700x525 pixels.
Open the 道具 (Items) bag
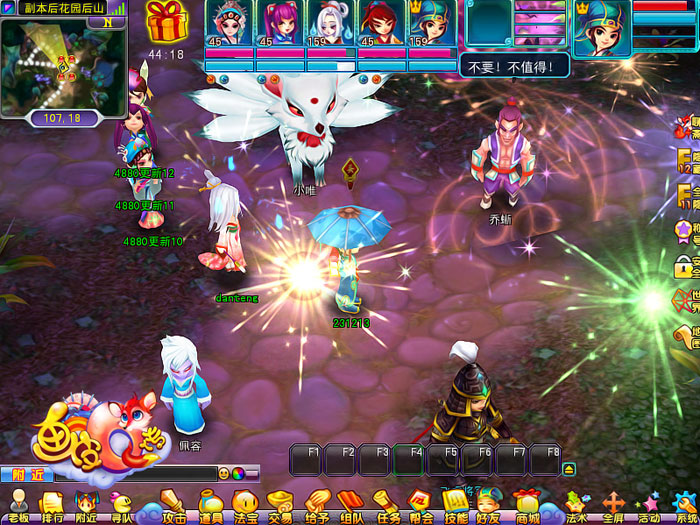pyautogui.click(x=210, y=505)
